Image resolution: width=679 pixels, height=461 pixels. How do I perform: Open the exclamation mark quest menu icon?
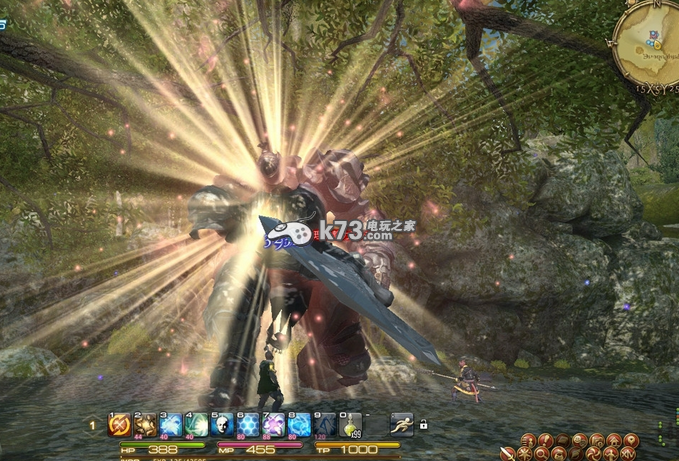coord(546,440)
